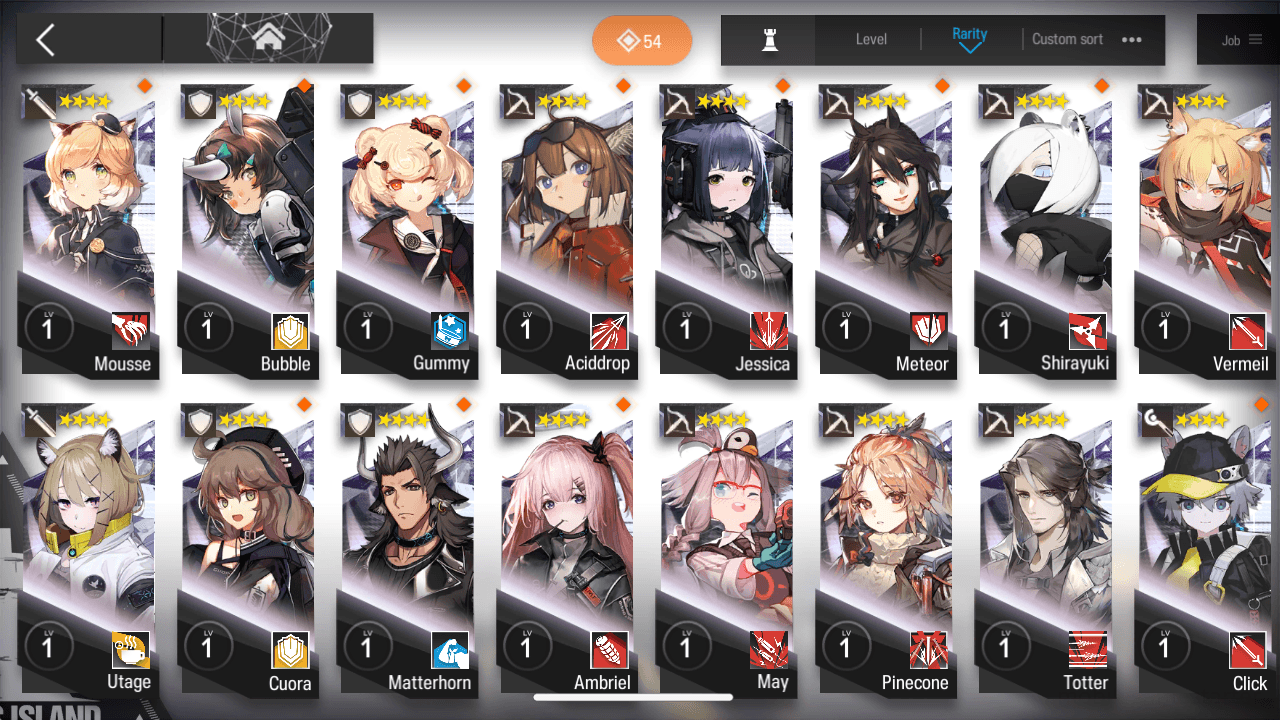Go back using the arrow button
1280x720 pixels.
click(x=45, y=40)
